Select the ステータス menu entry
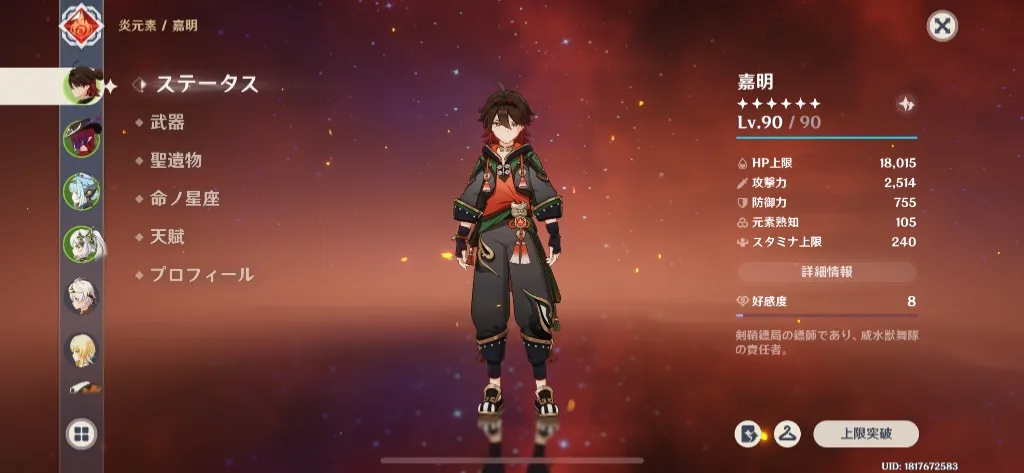 [206, 84]
